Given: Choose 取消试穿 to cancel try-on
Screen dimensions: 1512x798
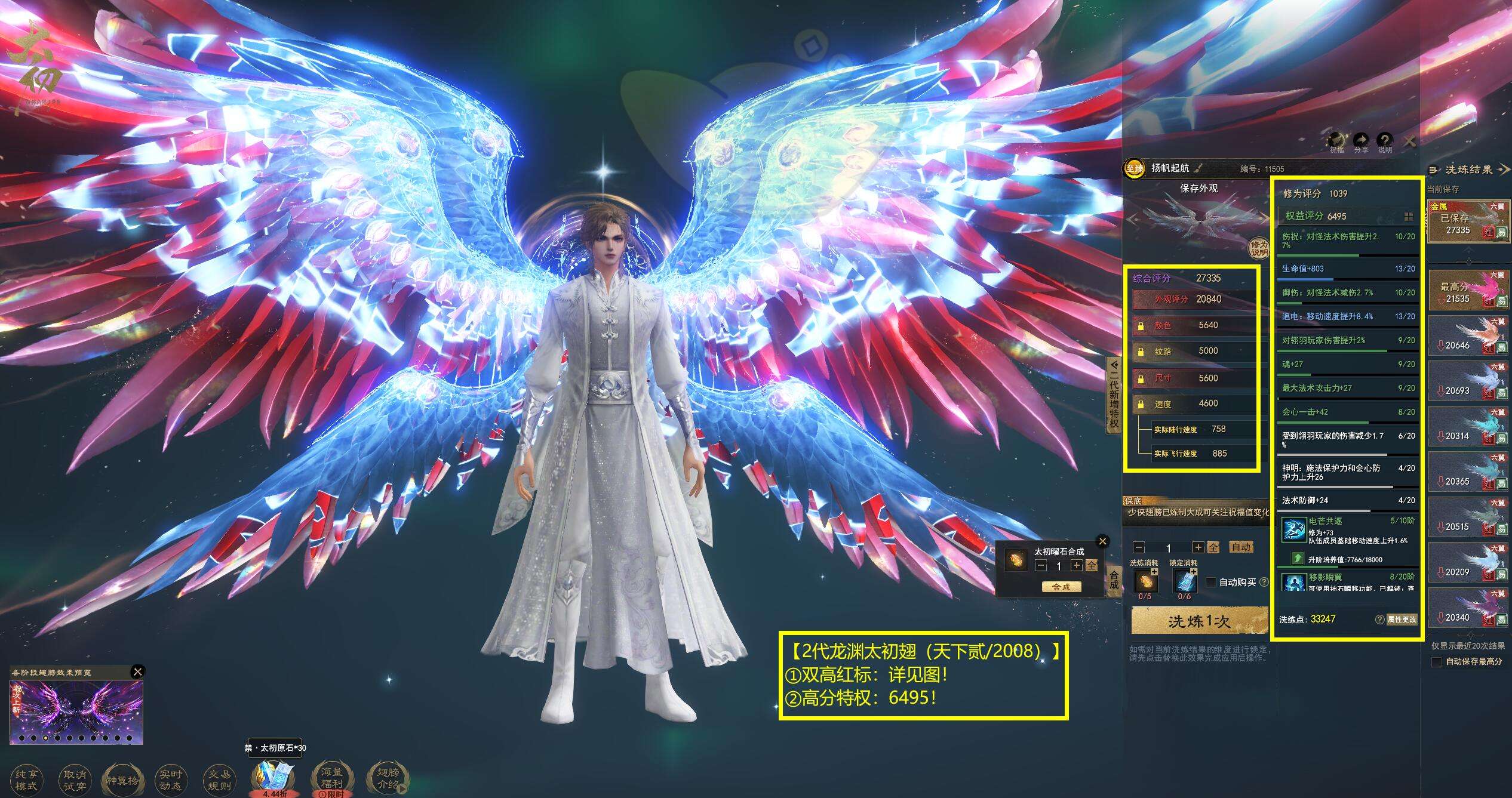Looking at the screenshot, I should pyautogui.click(x=74, y=779).
